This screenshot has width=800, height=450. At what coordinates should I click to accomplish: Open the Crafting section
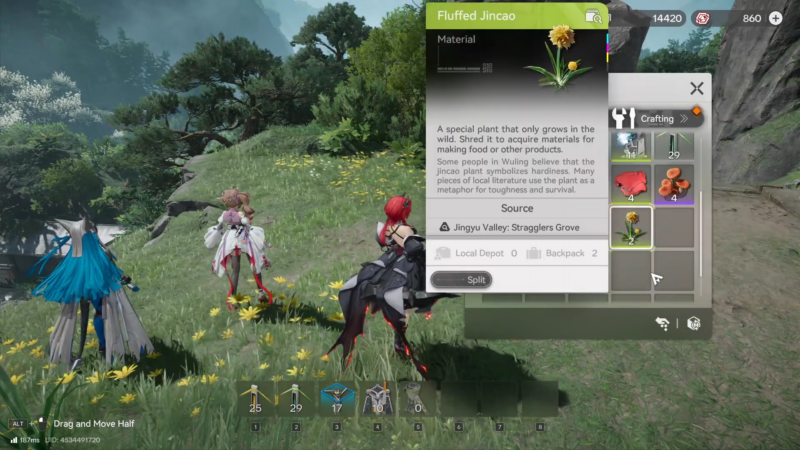tap(656, 118)
